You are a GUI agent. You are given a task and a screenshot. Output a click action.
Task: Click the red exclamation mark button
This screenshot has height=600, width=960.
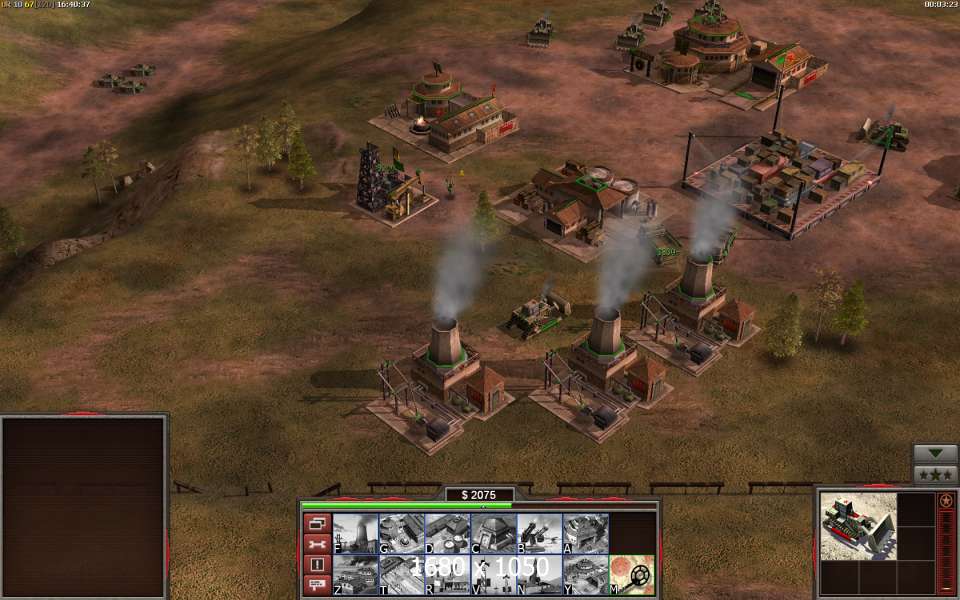(317, 564)
